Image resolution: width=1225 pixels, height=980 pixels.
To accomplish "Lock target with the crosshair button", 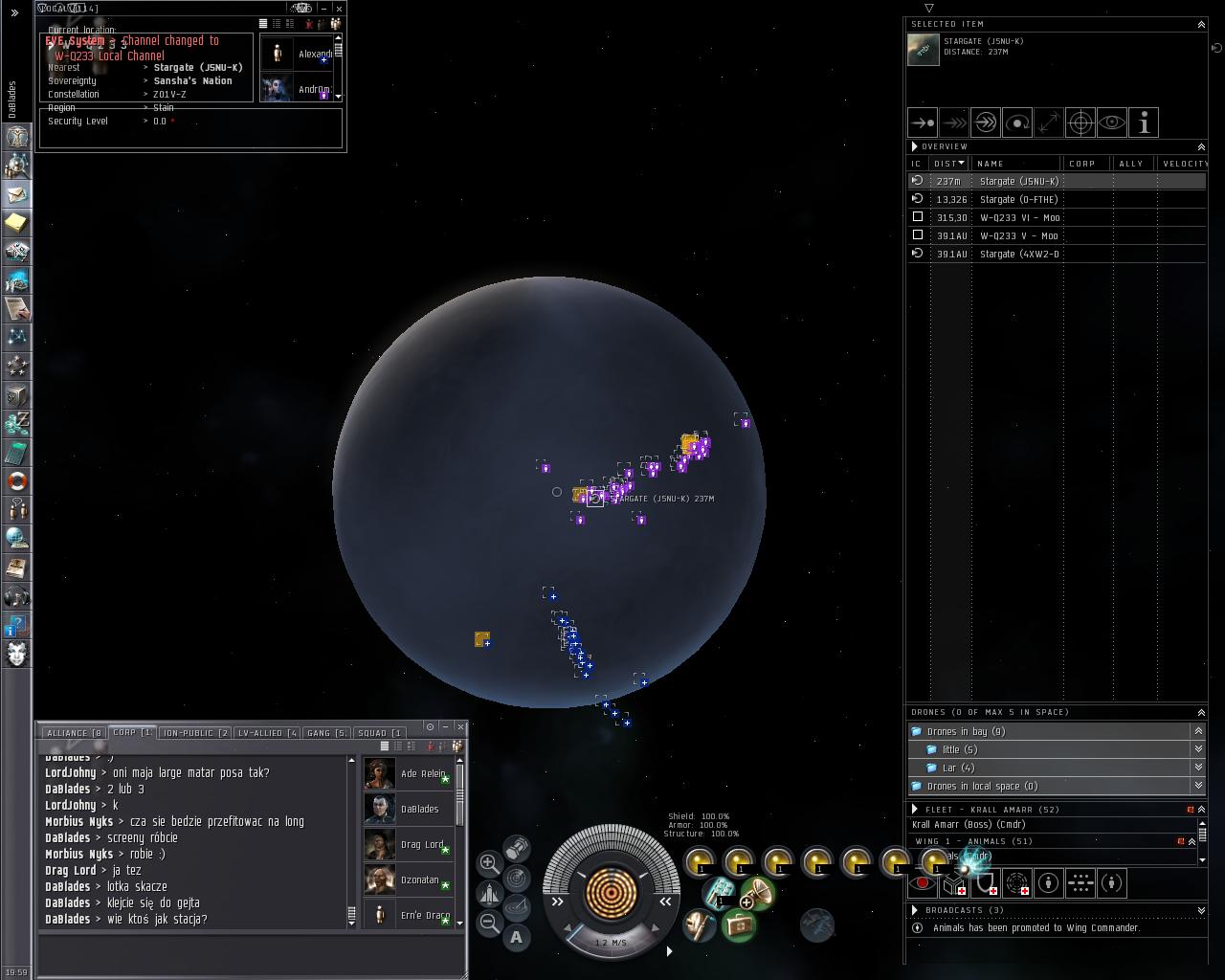I will (1080, 122).
